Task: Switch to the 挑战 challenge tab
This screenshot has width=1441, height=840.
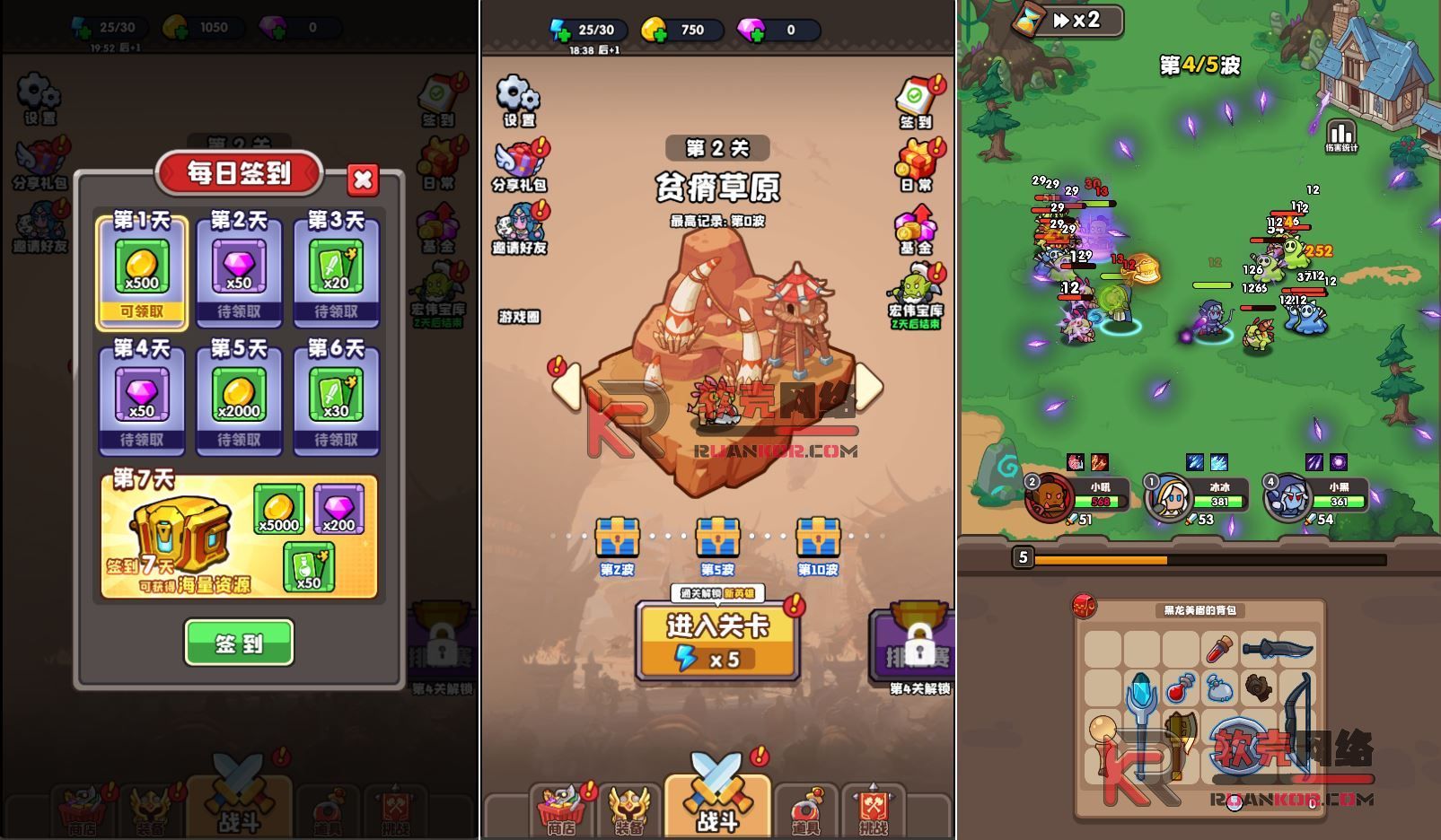Action: [x=874, y=808]
